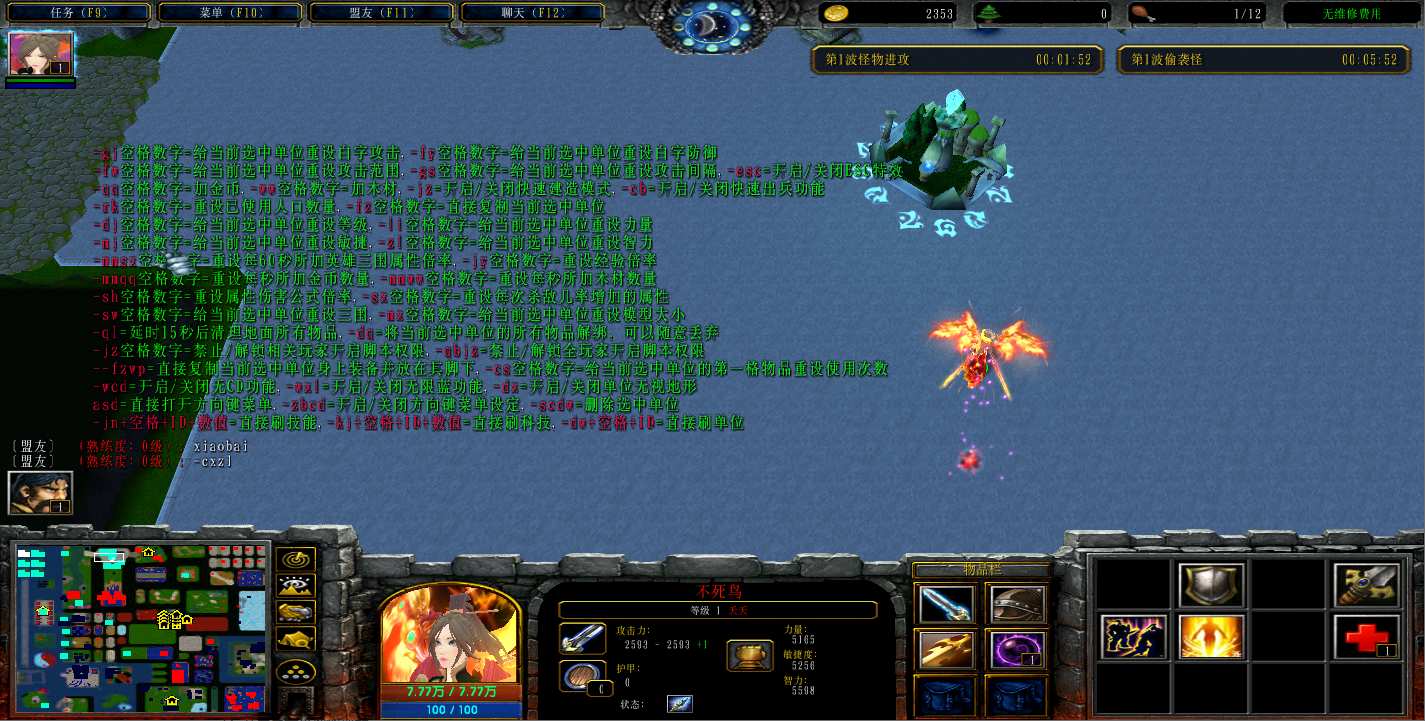Open the red cross hero skills button

click(1366, 637)
